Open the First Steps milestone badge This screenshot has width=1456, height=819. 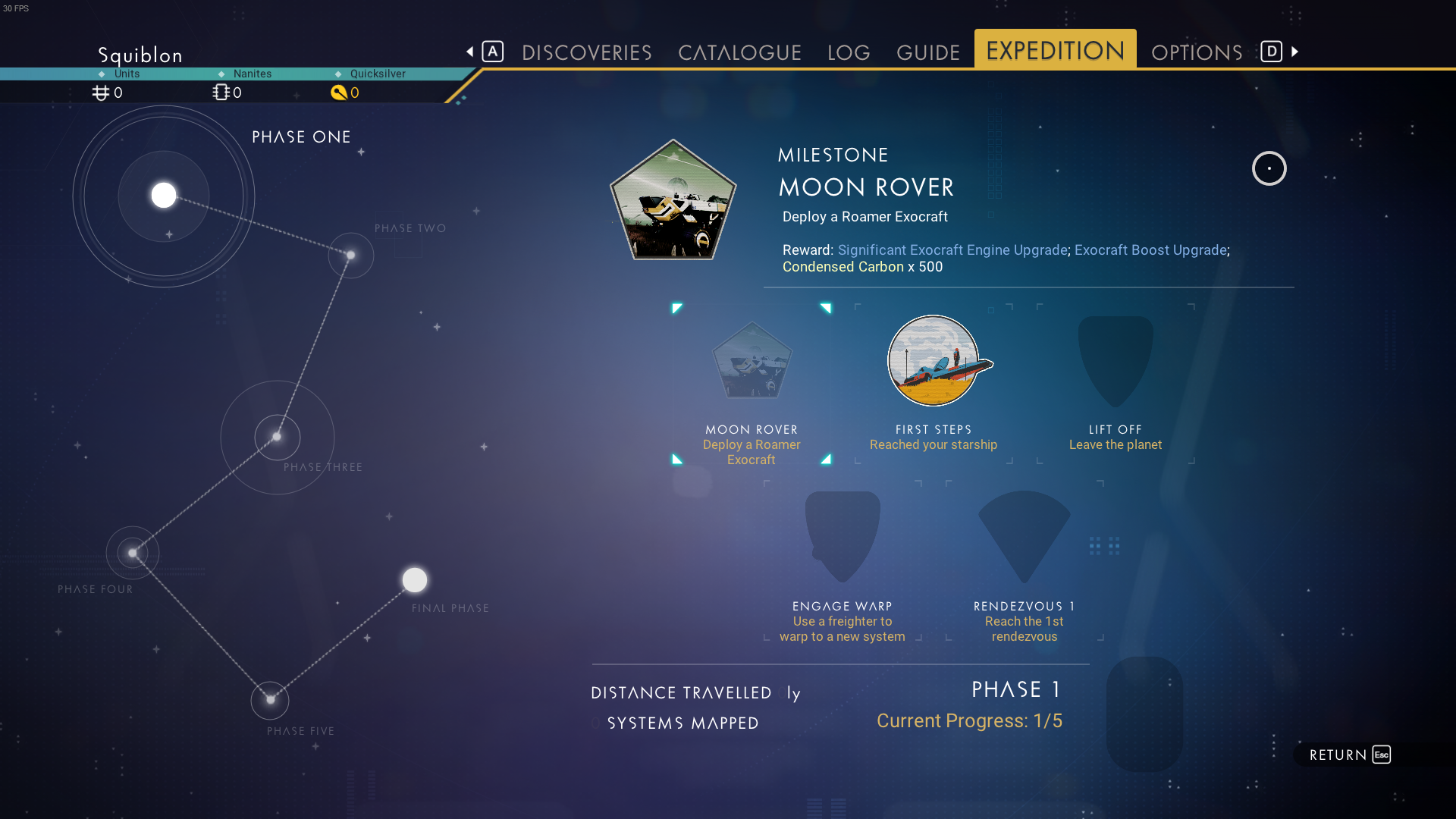coord(934,361)
